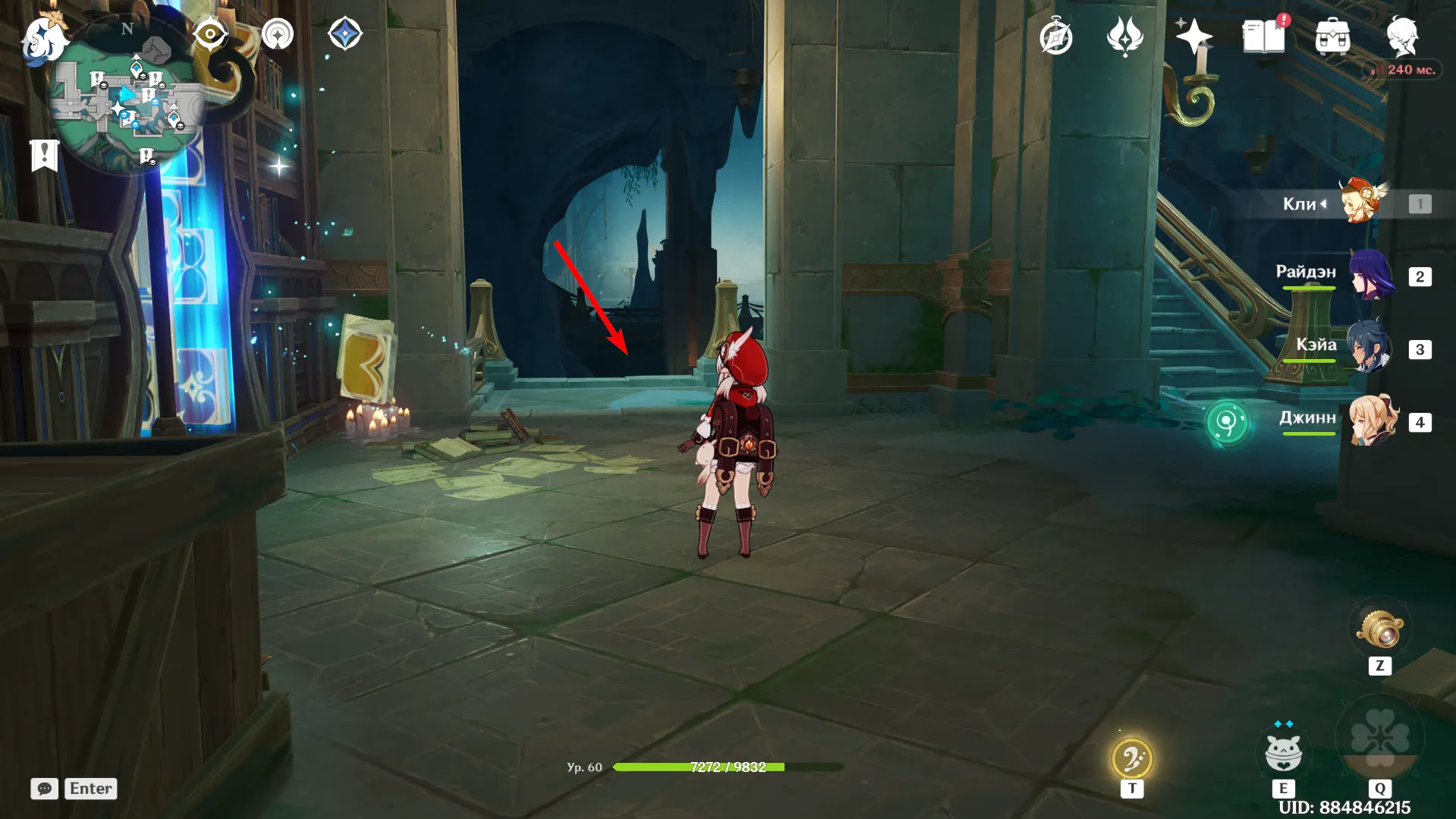This screenshot has height=819, width=1456.
Task: Use the golden music note ability icon
Action: pos(1131,758)
